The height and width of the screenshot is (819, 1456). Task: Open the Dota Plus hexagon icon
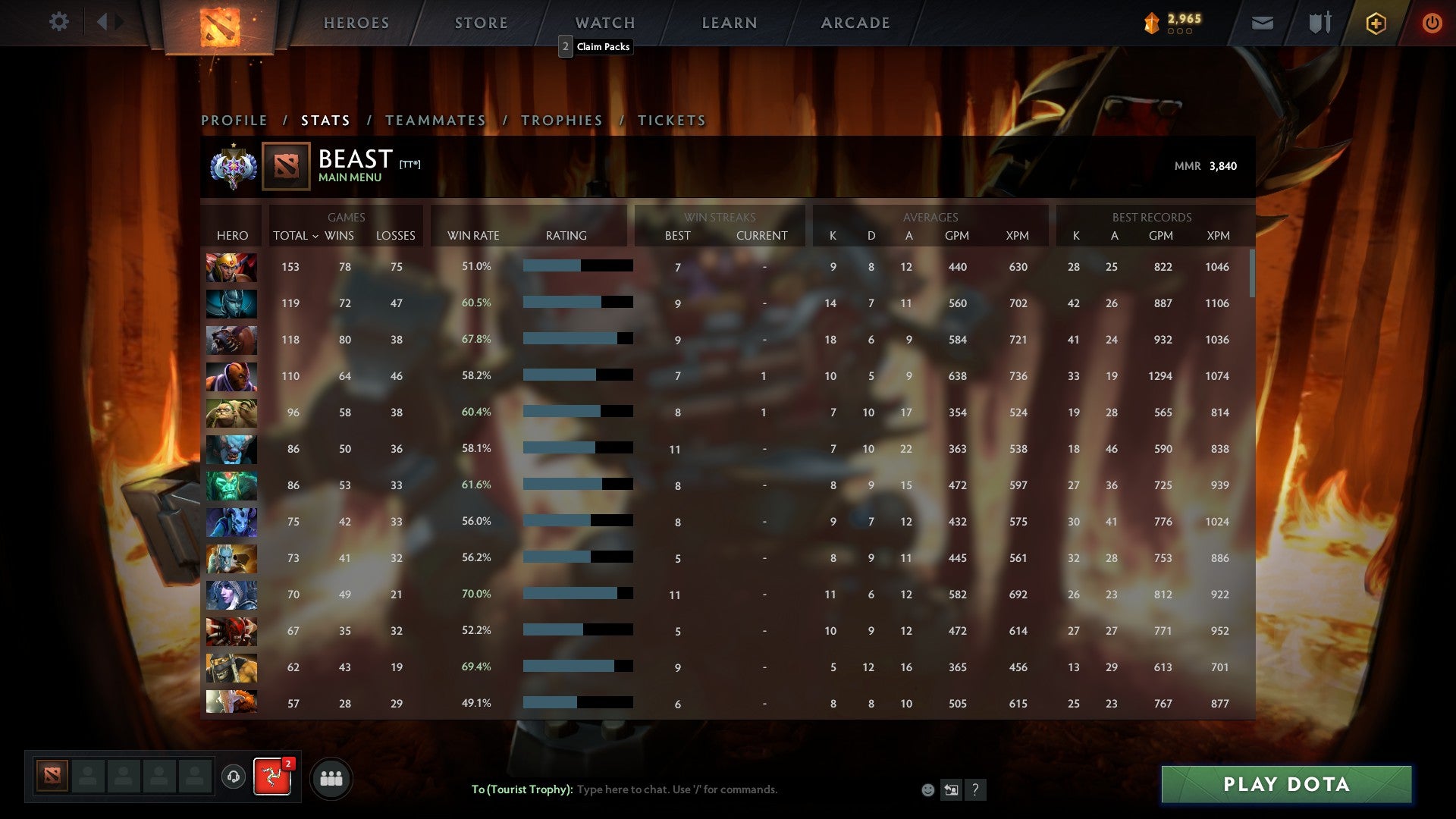1376,23
